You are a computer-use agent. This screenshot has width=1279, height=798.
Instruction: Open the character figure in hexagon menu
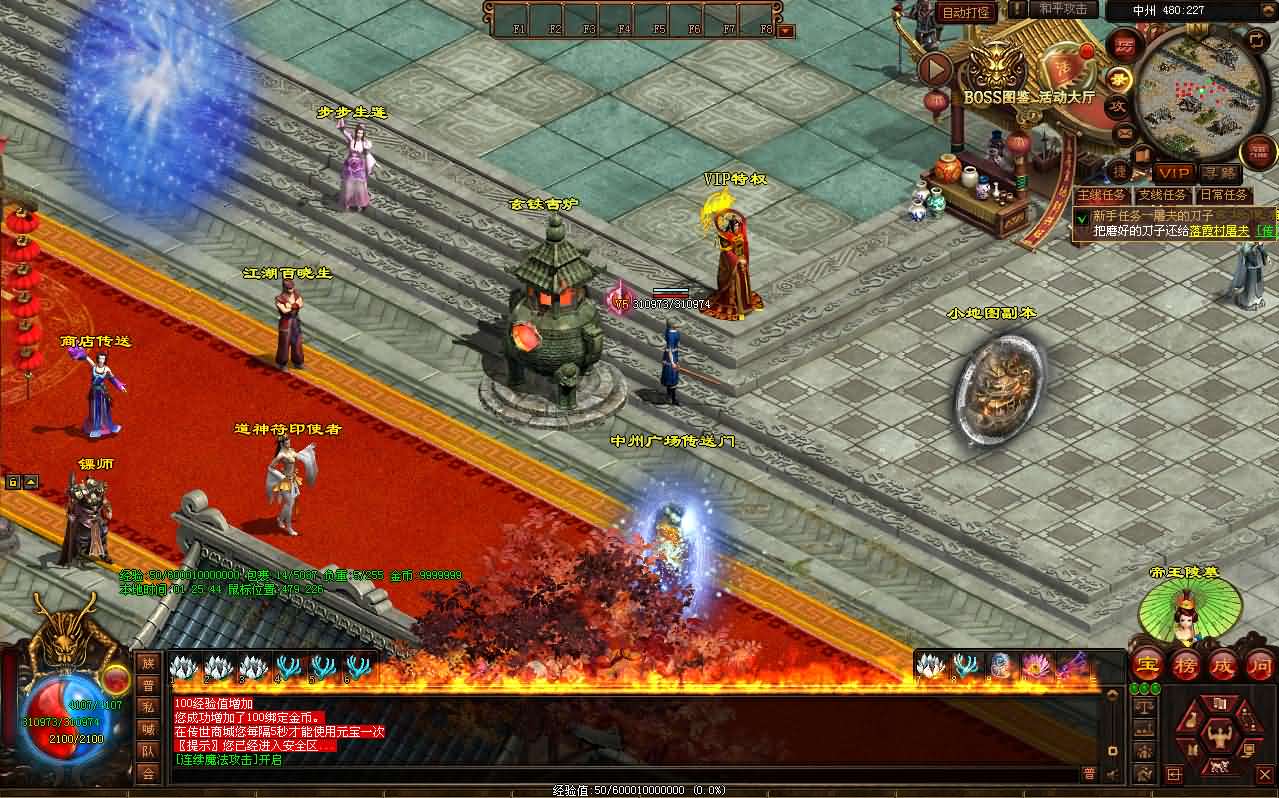1218,737
